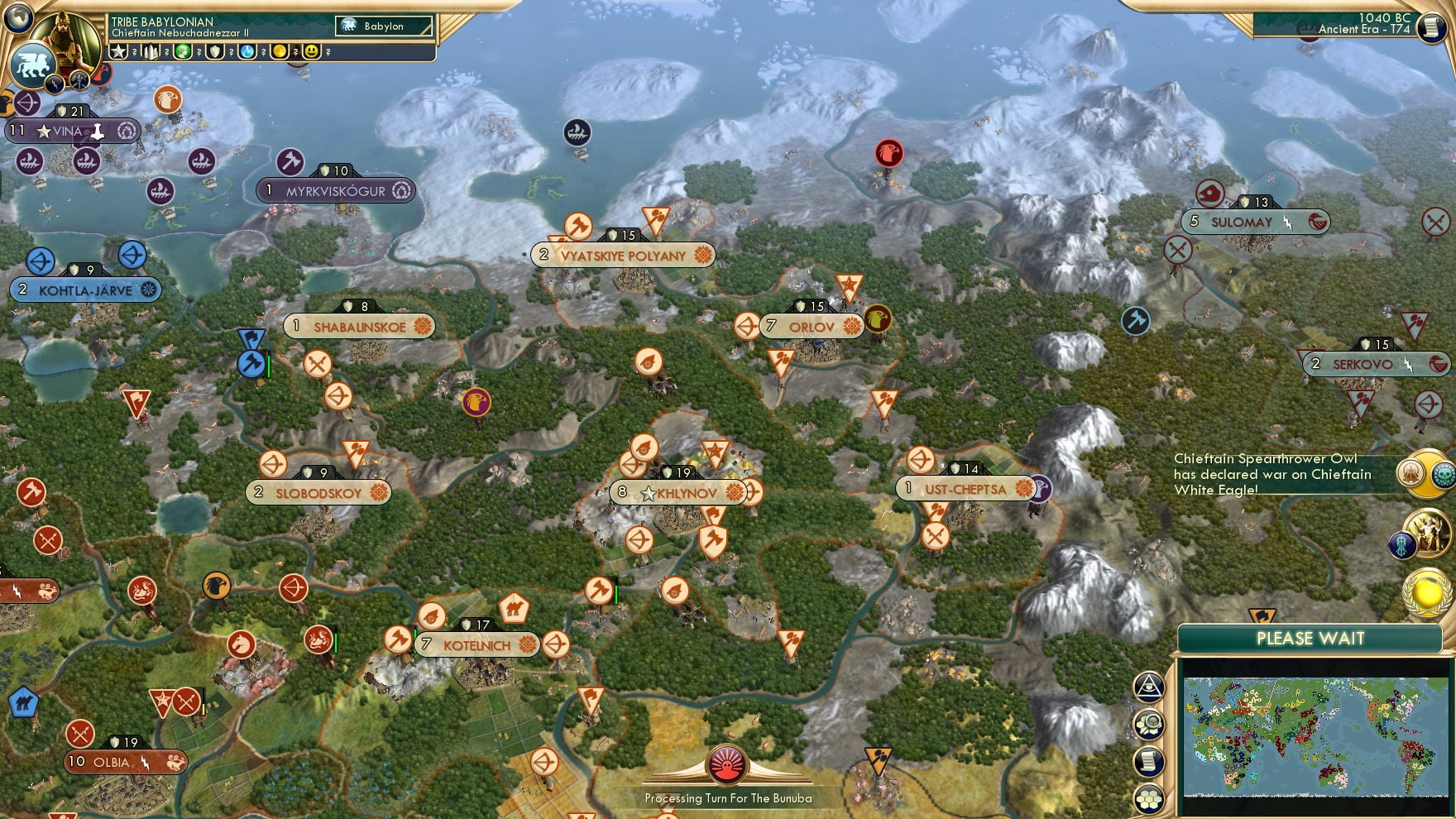This screenshot has height=819, width=1456.
Task: Click the gold coin counter icon
Action: click(x=281, y=52)
